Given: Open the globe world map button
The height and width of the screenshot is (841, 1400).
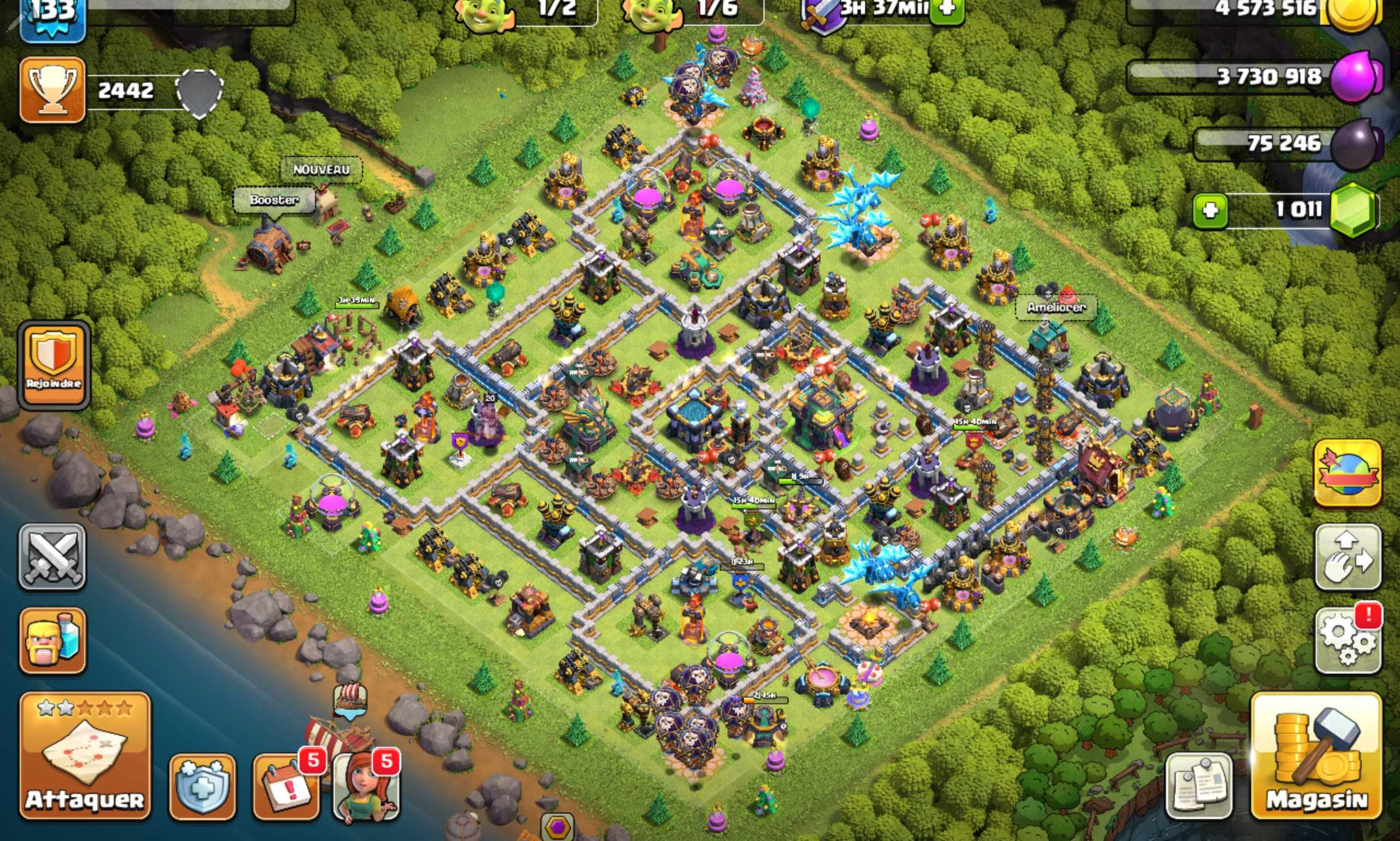Looking at the screenshot, I should coord(1347,474).
